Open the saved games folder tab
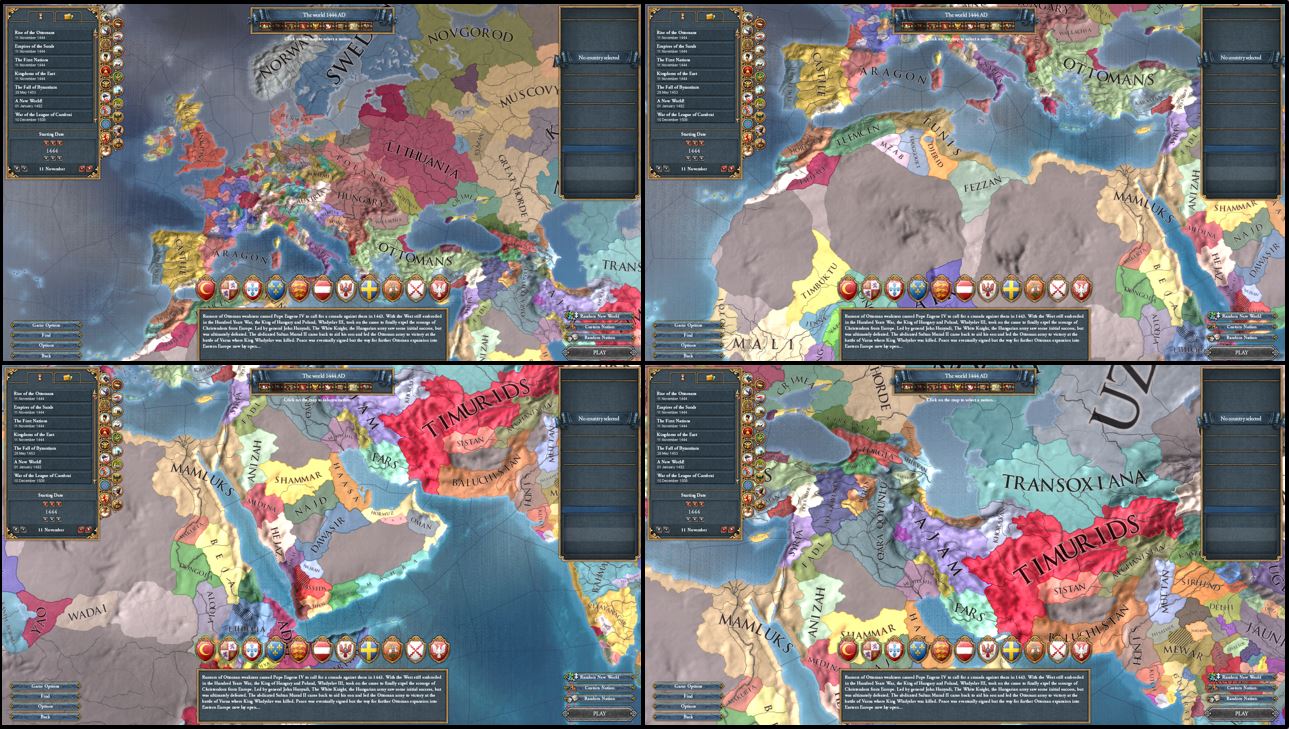The height and width of the screenshot is (729, 1289). (66, 15)
